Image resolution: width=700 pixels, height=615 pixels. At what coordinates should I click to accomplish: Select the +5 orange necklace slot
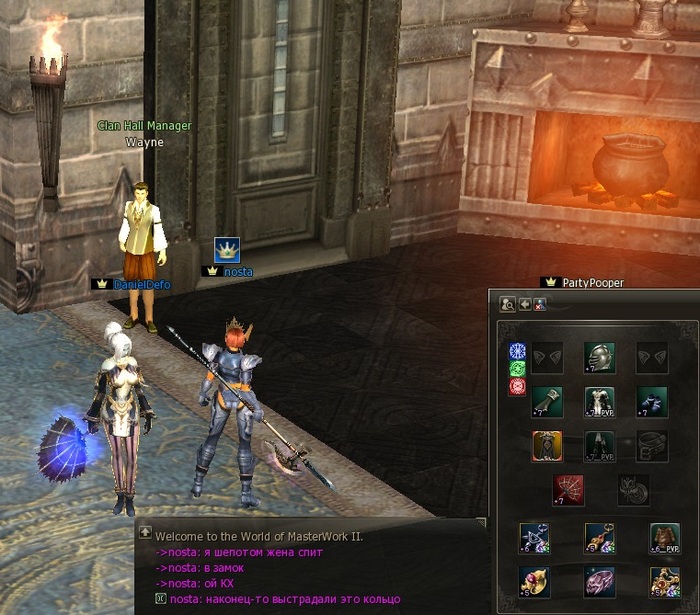point(599,538)
